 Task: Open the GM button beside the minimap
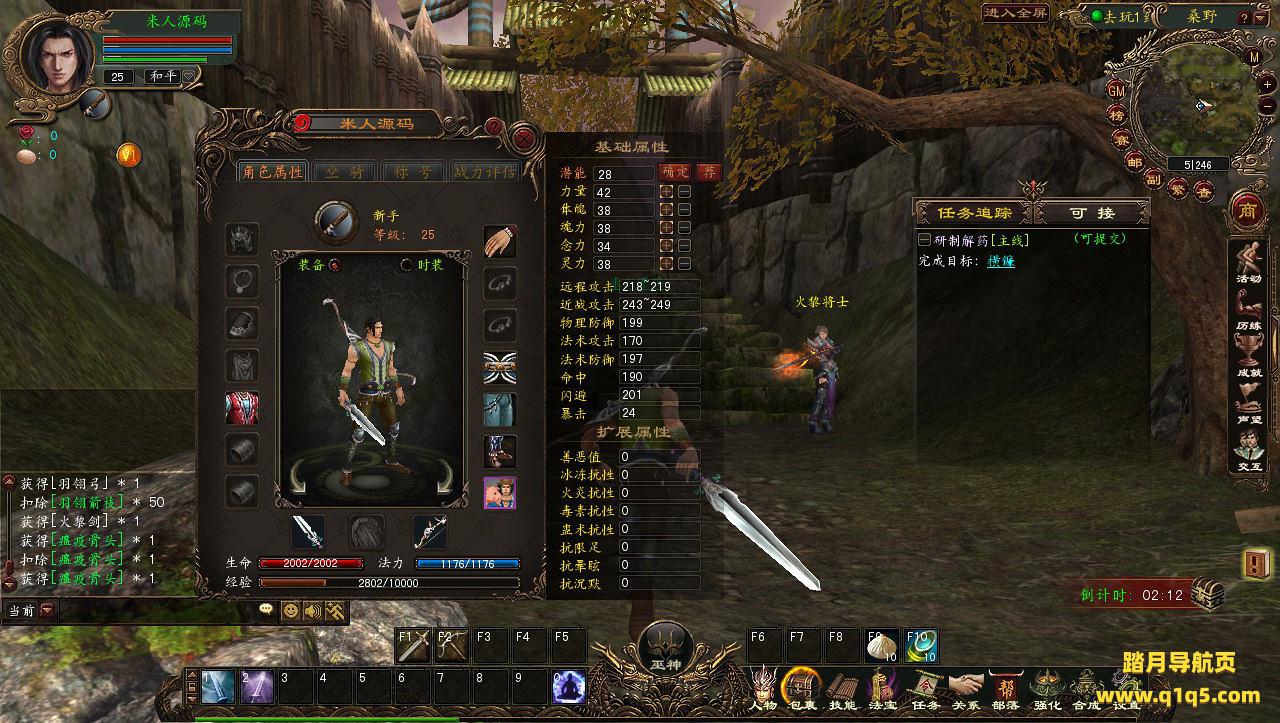click(1117, 90)
